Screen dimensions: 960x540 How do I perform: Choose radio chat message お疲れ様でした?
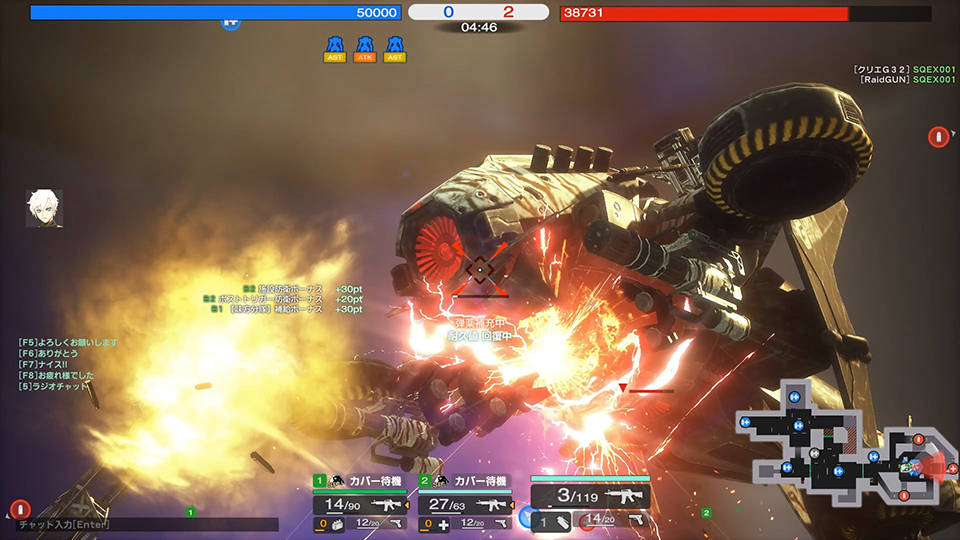coord(56,376)
